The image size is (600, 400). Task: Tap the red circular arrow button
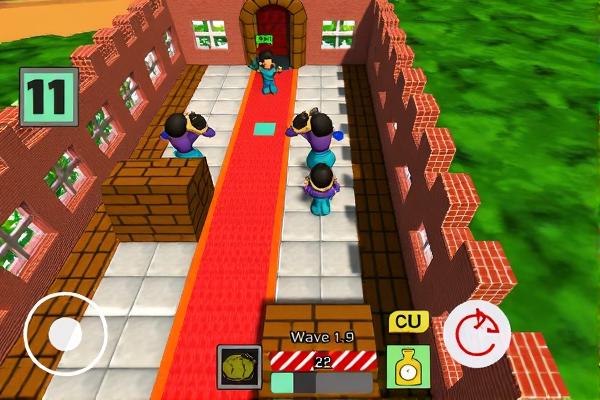click(x=477, y=332)
